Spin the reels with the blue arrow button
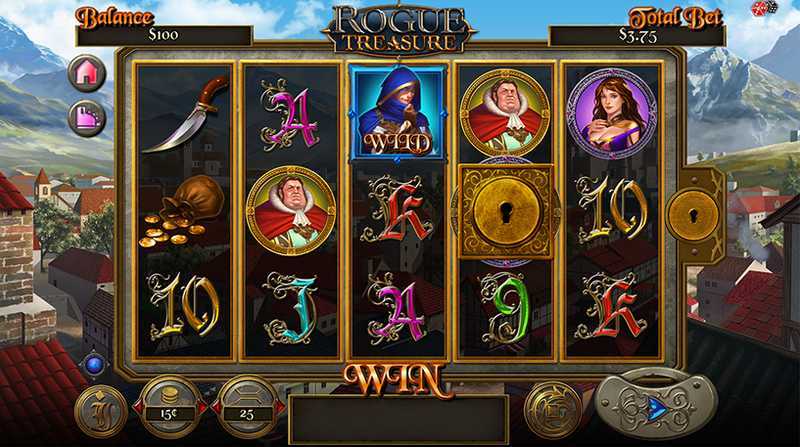The image size is (800, 447). 657,406
